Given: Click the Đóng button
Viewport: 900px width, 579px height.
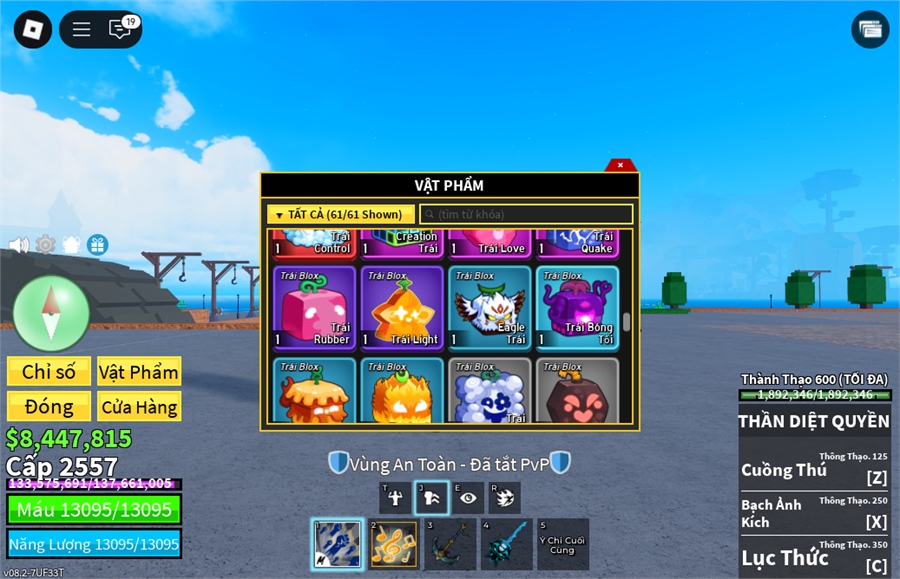Looking at the screenshot, I should pyautogui.click(x=49, y=407).
